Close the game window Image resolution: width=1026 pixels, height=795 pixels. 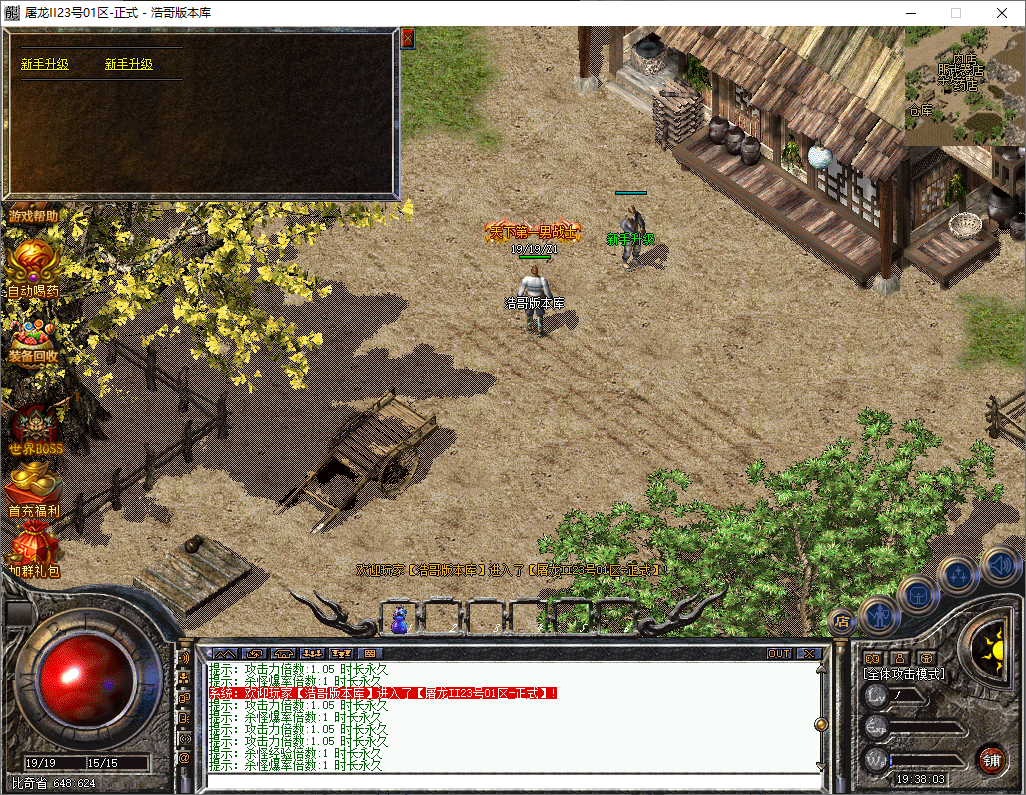1002,13
